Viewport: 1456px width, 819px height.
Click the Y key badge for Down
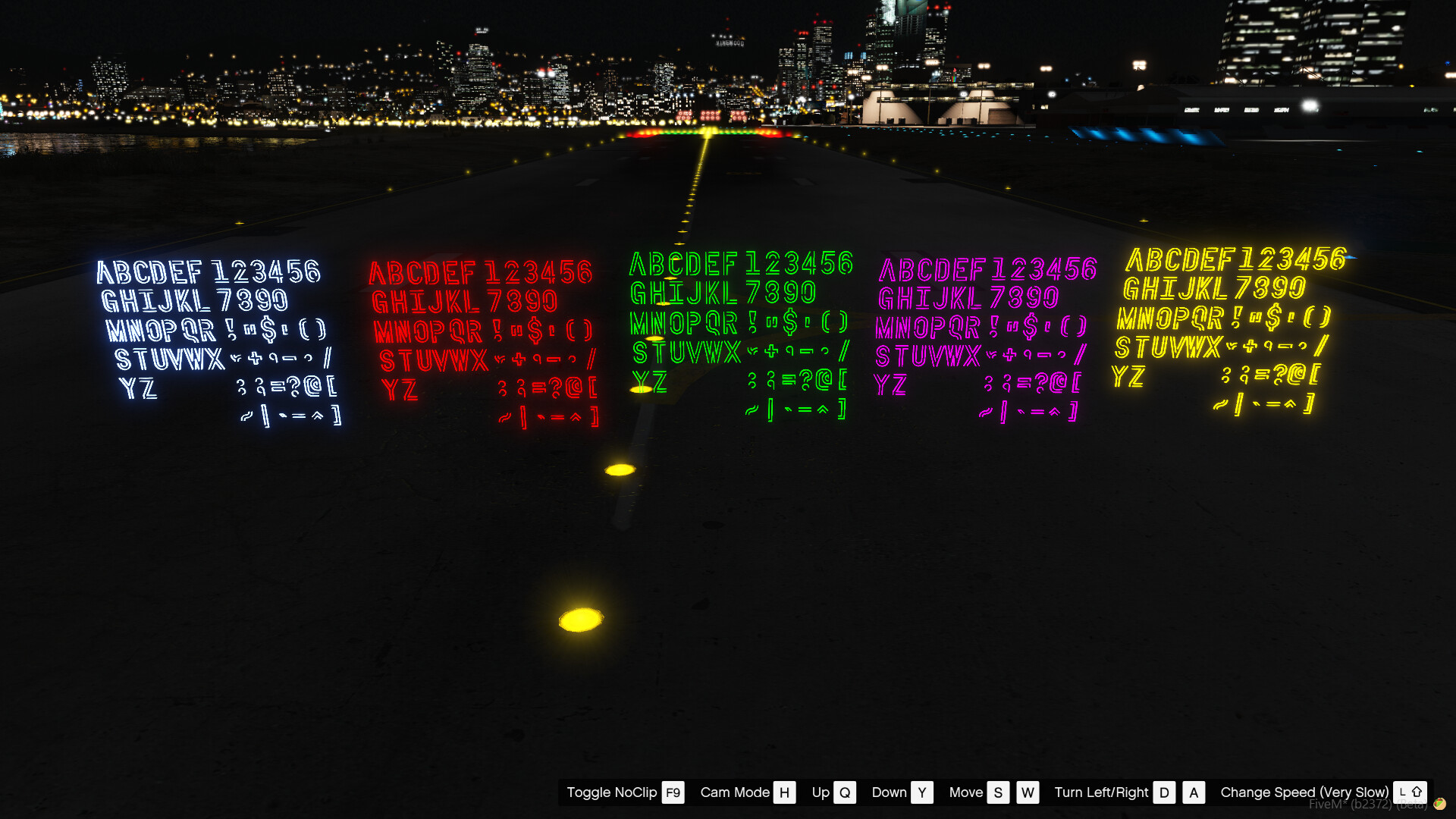(922, 792)
